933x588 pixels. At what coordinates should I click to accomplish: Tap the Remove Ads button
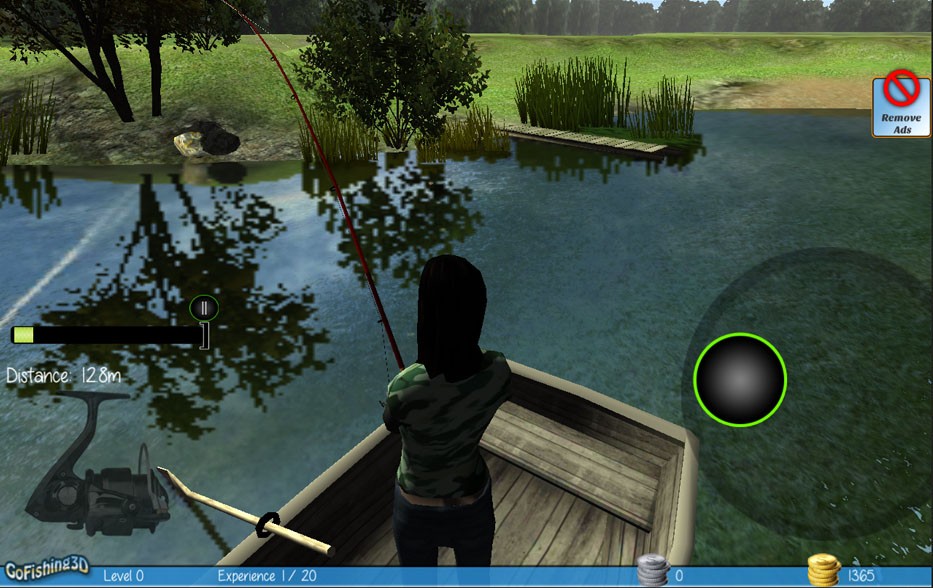(901, 106)
